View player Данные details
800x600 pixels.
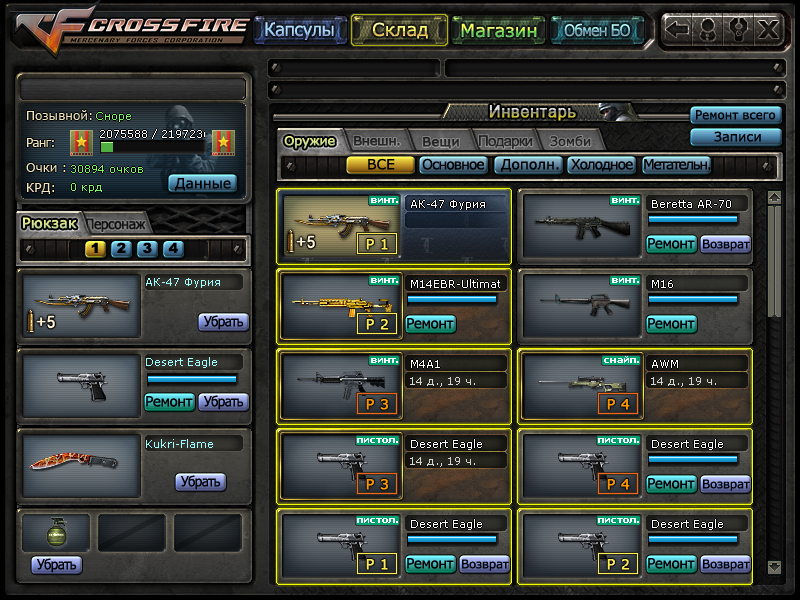coord(202,183)
